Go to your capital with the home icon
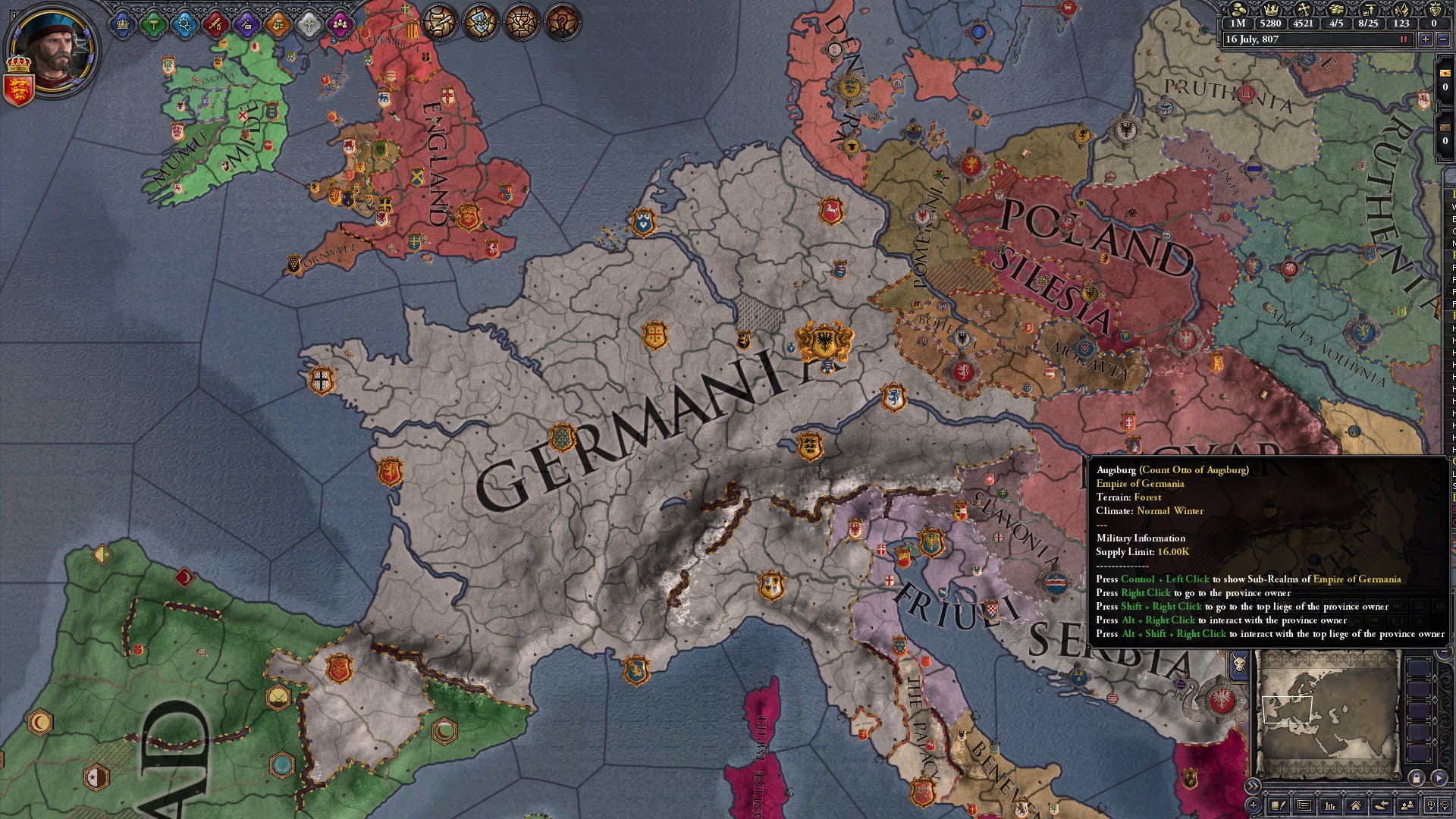This screenshot has height=819, width=1456. 1356,806
